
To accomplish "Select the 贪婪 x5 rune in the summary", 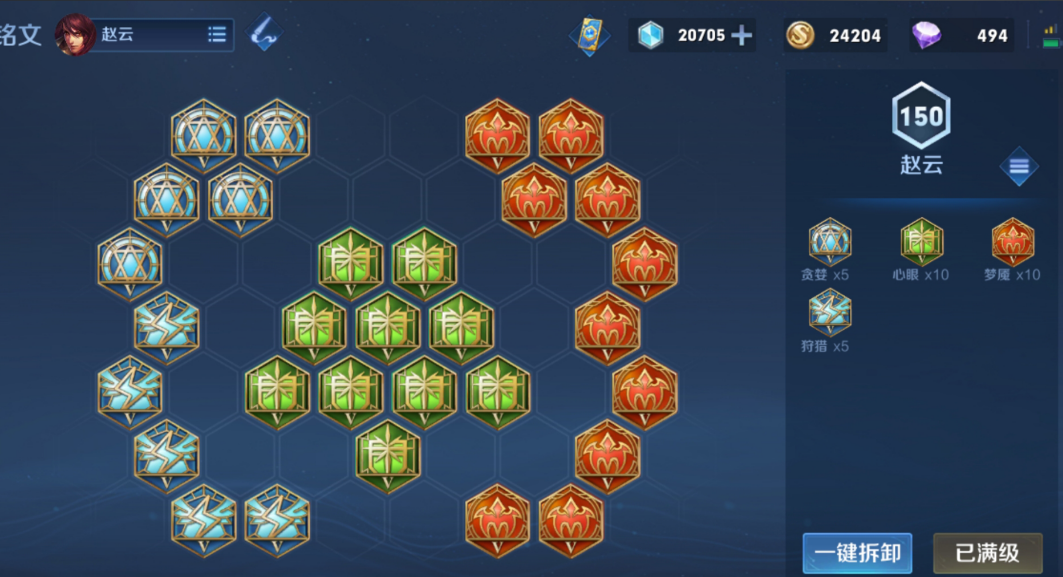I will point(830,242).
